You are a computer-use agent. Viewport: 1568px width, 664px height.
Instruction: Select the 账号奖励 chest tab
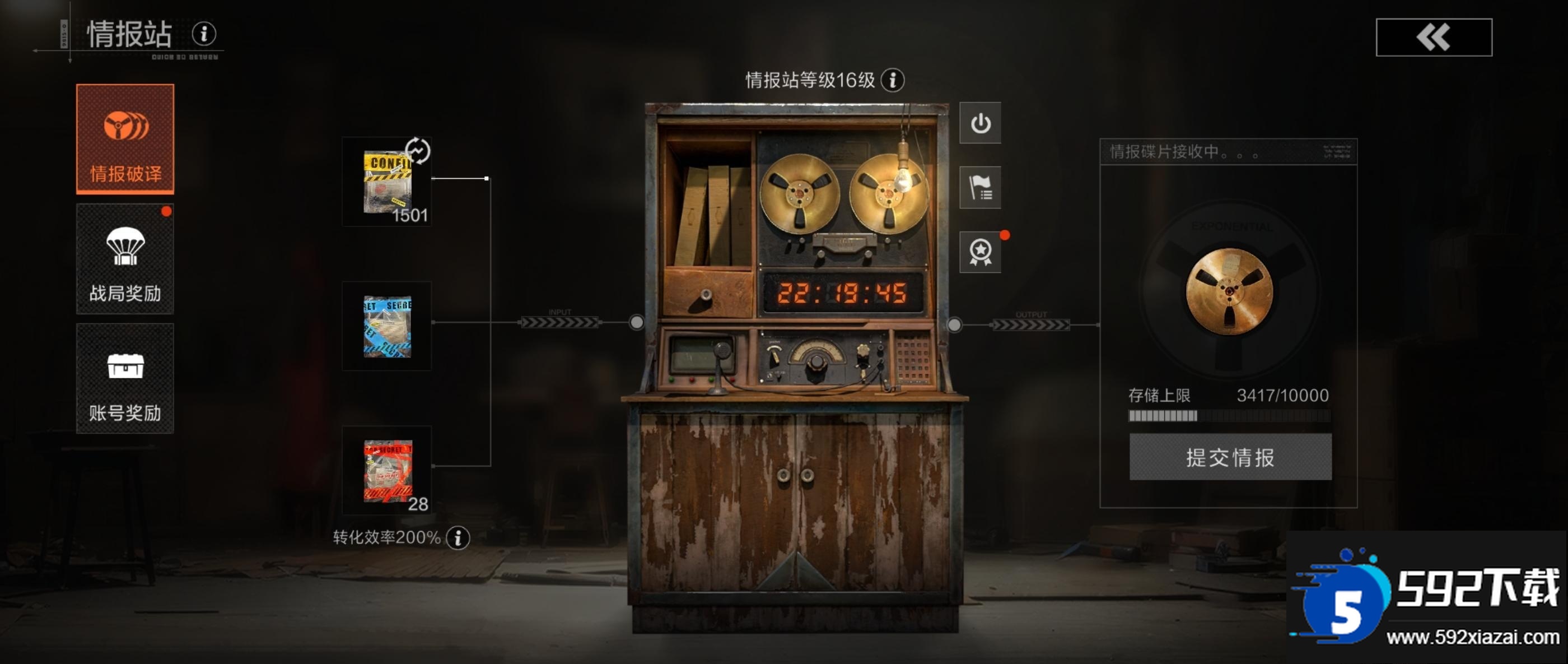coord(125,378)
